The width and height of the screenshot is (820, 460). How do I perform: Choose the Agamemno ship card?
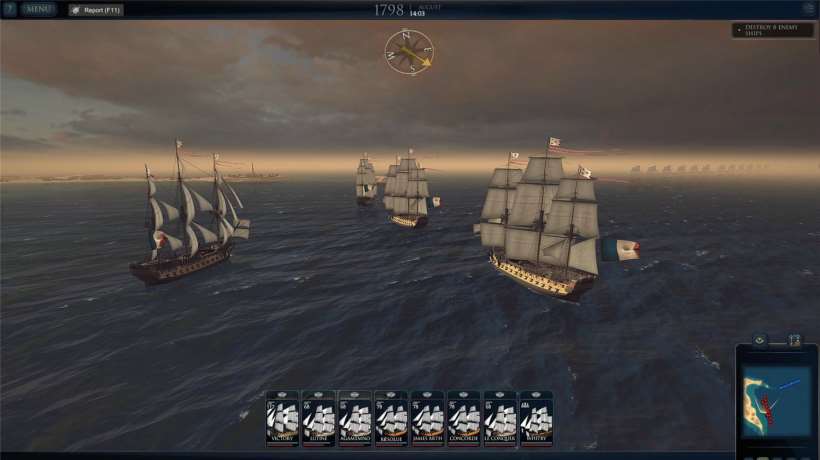coord(355,418)
